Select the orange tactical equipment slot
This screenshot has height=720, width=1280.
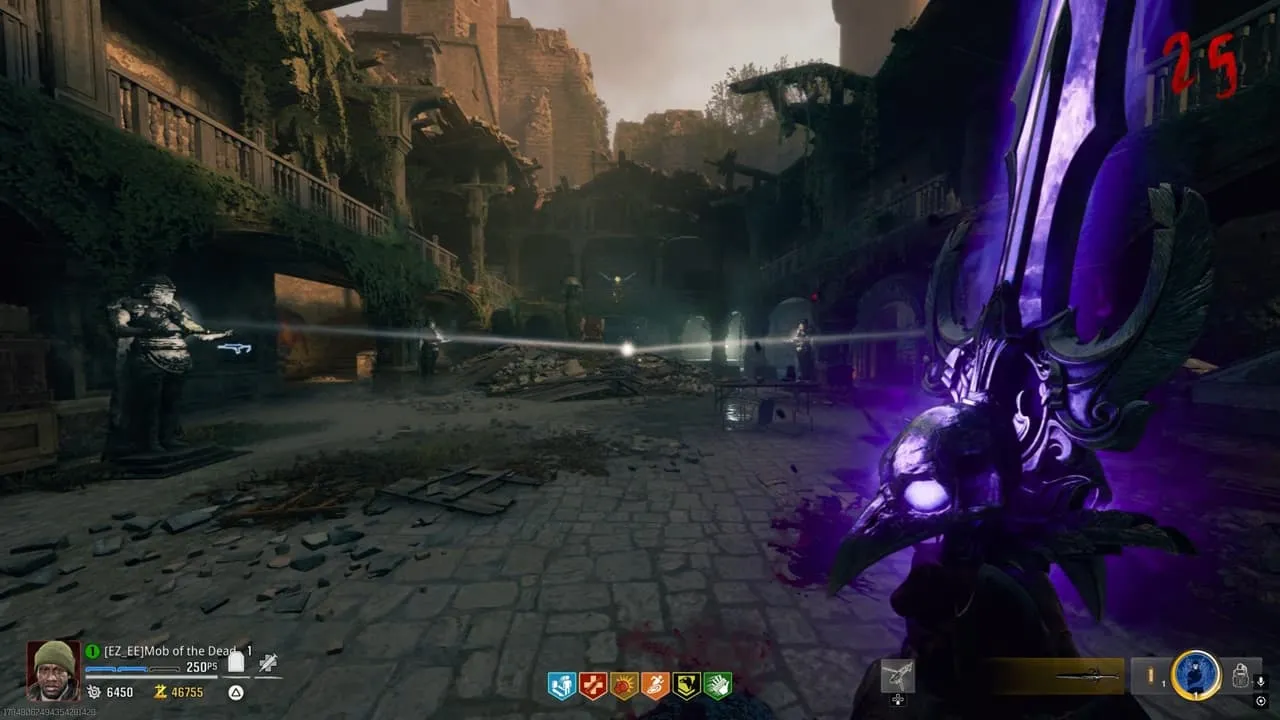tap(1150, 676)
